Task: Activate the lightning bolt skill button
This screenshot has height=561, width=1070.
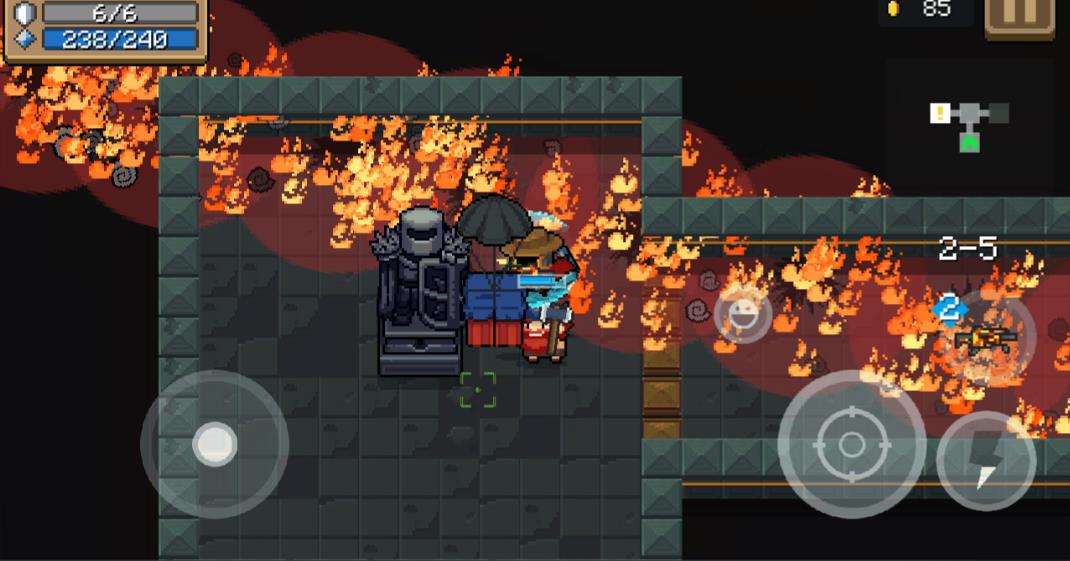Action: coord(986,461)
